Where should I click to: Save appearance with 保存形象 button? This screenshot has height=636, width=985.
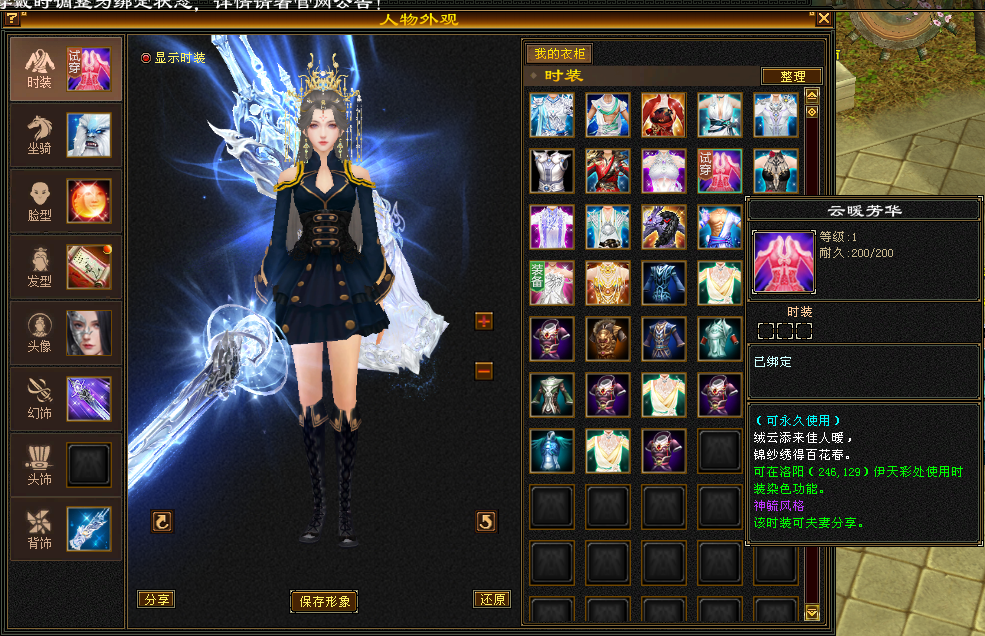pos(324,601)
